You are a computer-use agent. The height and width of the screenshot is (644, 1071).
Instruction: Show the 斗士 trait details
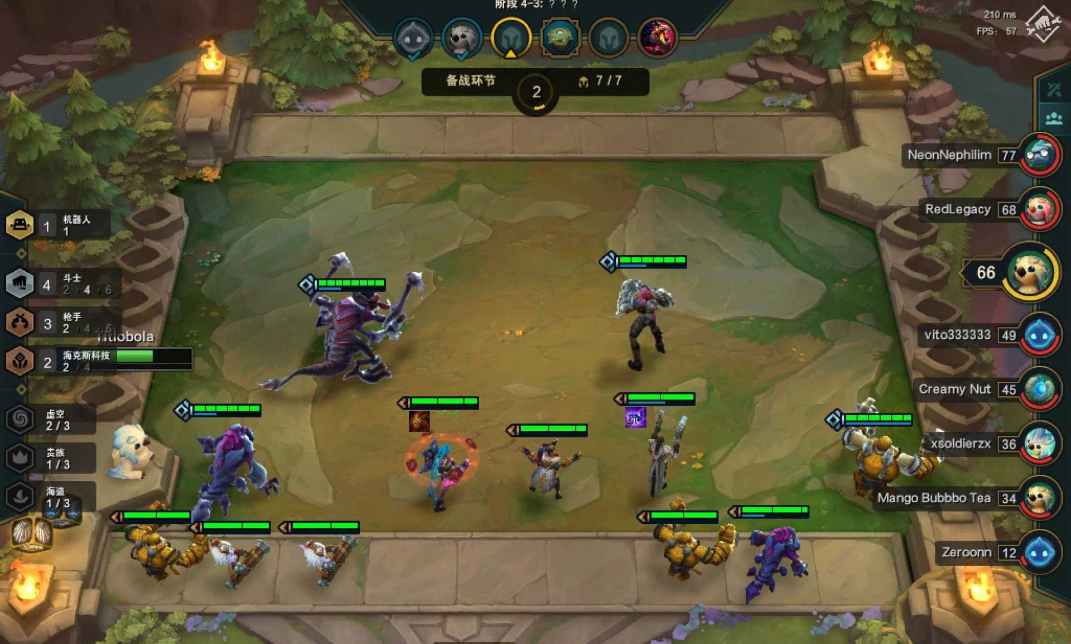coord(20,284)
